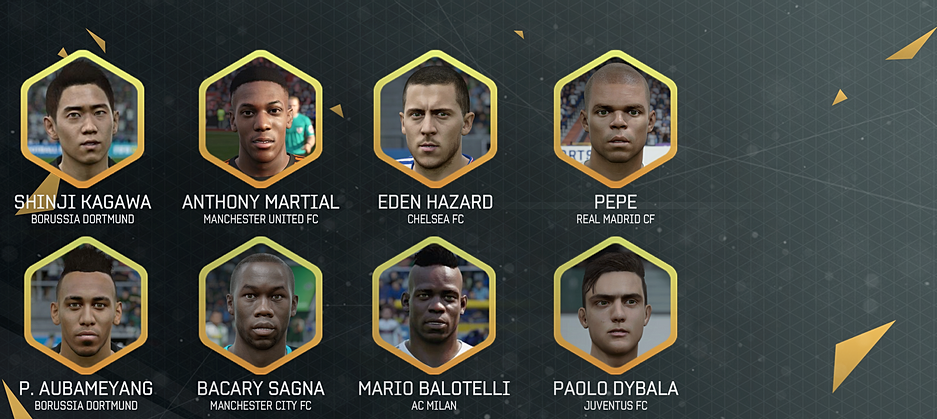Choose the P. Aubameyang portrait
Viewport: 937px width, 419px height.
click(85, 303)
